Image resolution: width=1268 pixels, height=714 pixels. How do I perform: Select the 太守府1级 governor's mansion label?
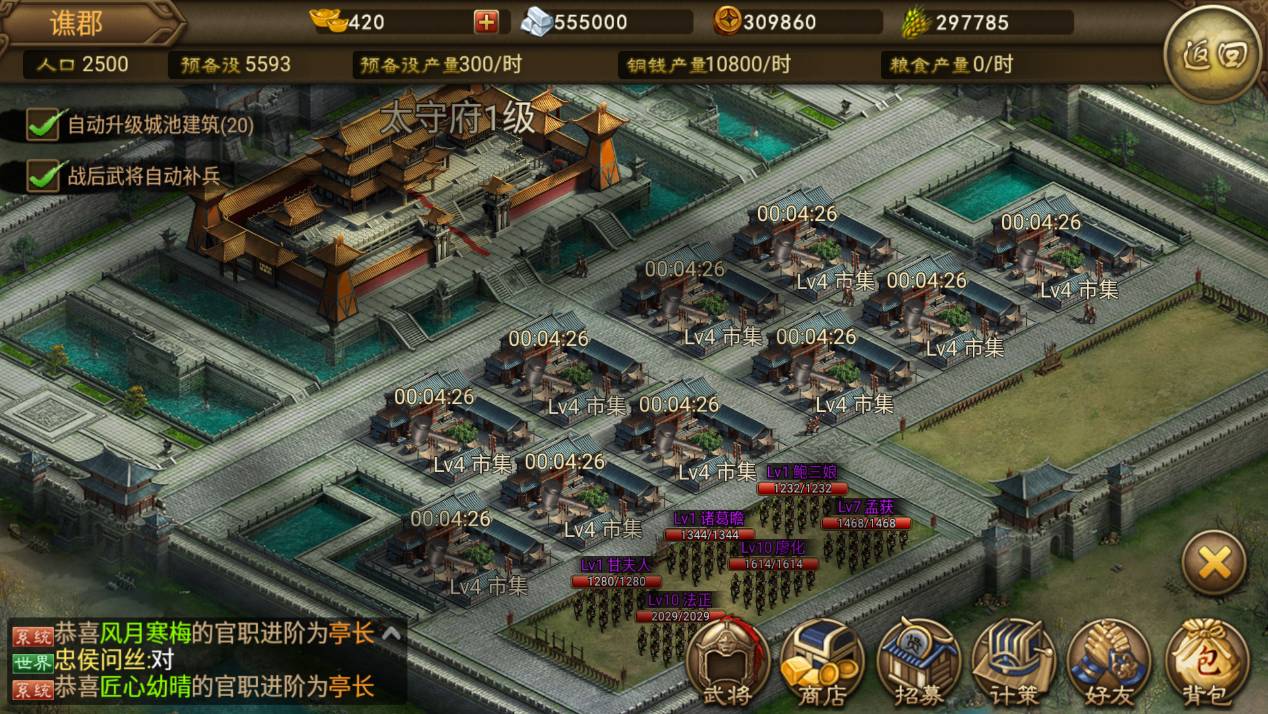458,119
